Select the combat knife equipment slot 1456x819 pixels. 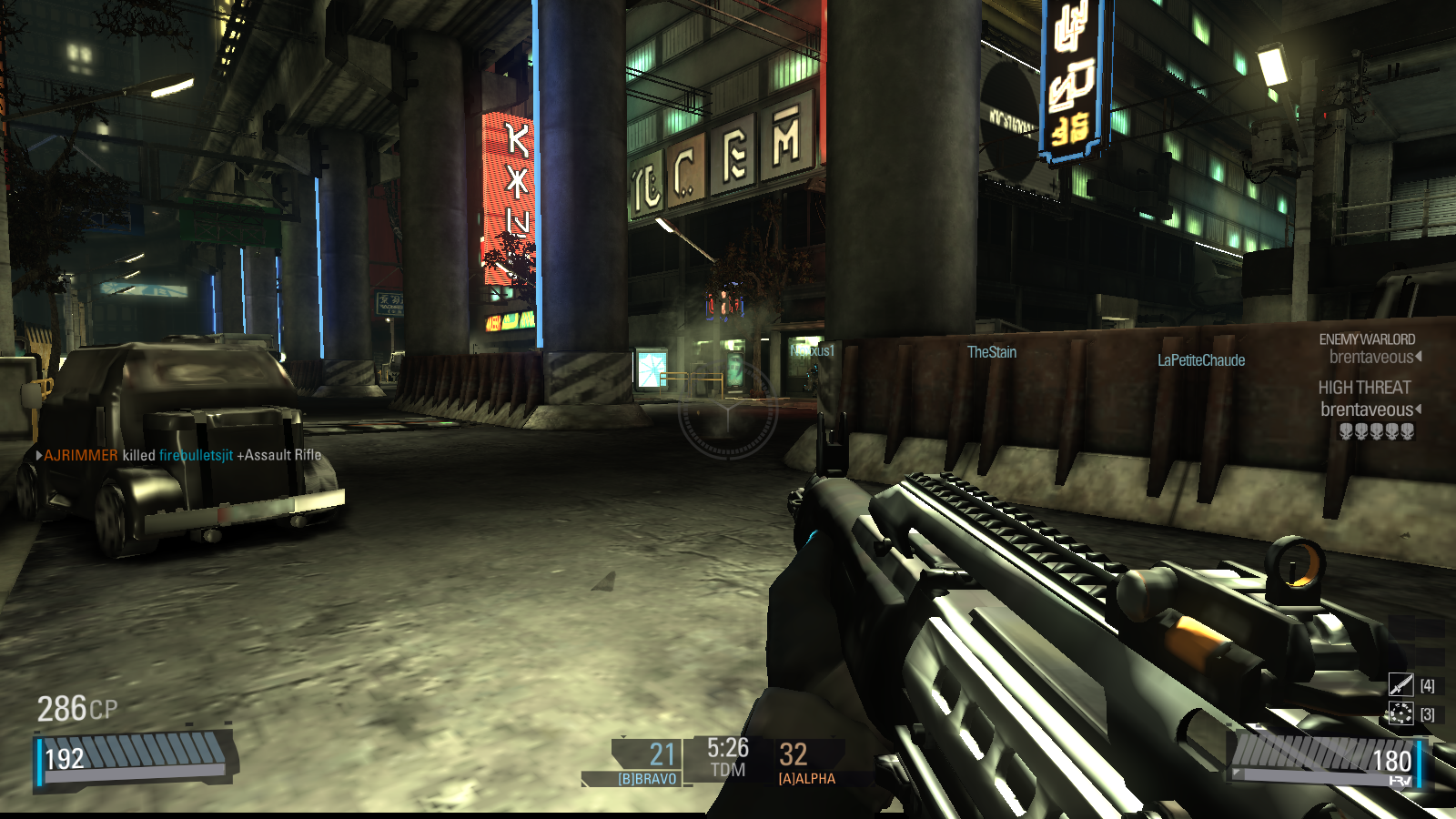tap(1400, 684)
